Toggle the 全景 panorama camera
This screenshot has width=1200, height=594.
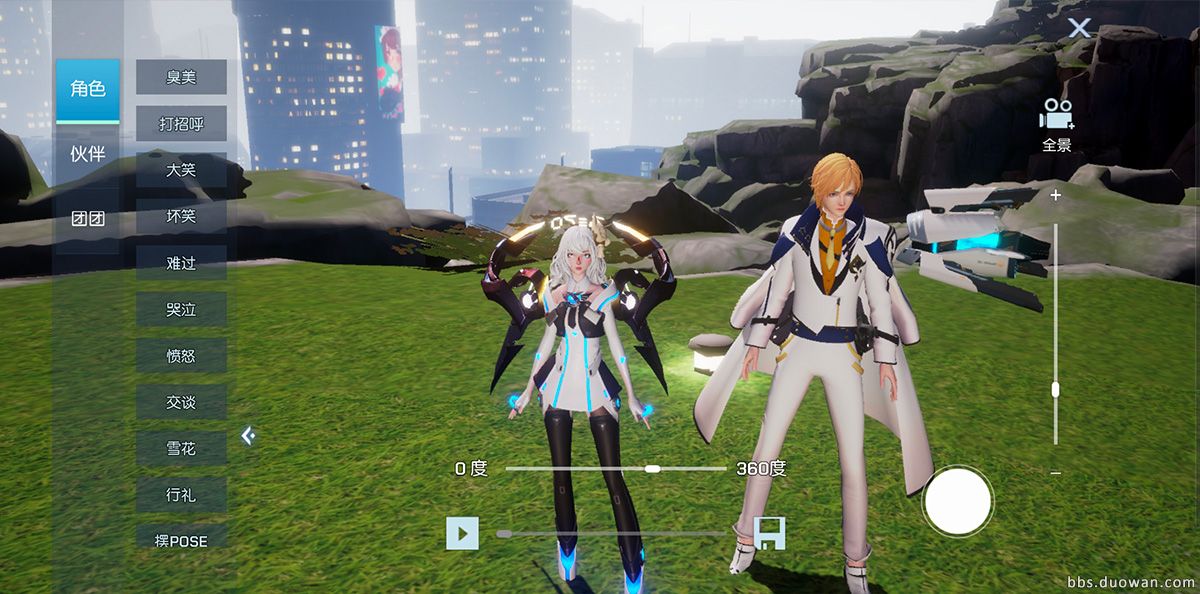tap(1057, 124)
